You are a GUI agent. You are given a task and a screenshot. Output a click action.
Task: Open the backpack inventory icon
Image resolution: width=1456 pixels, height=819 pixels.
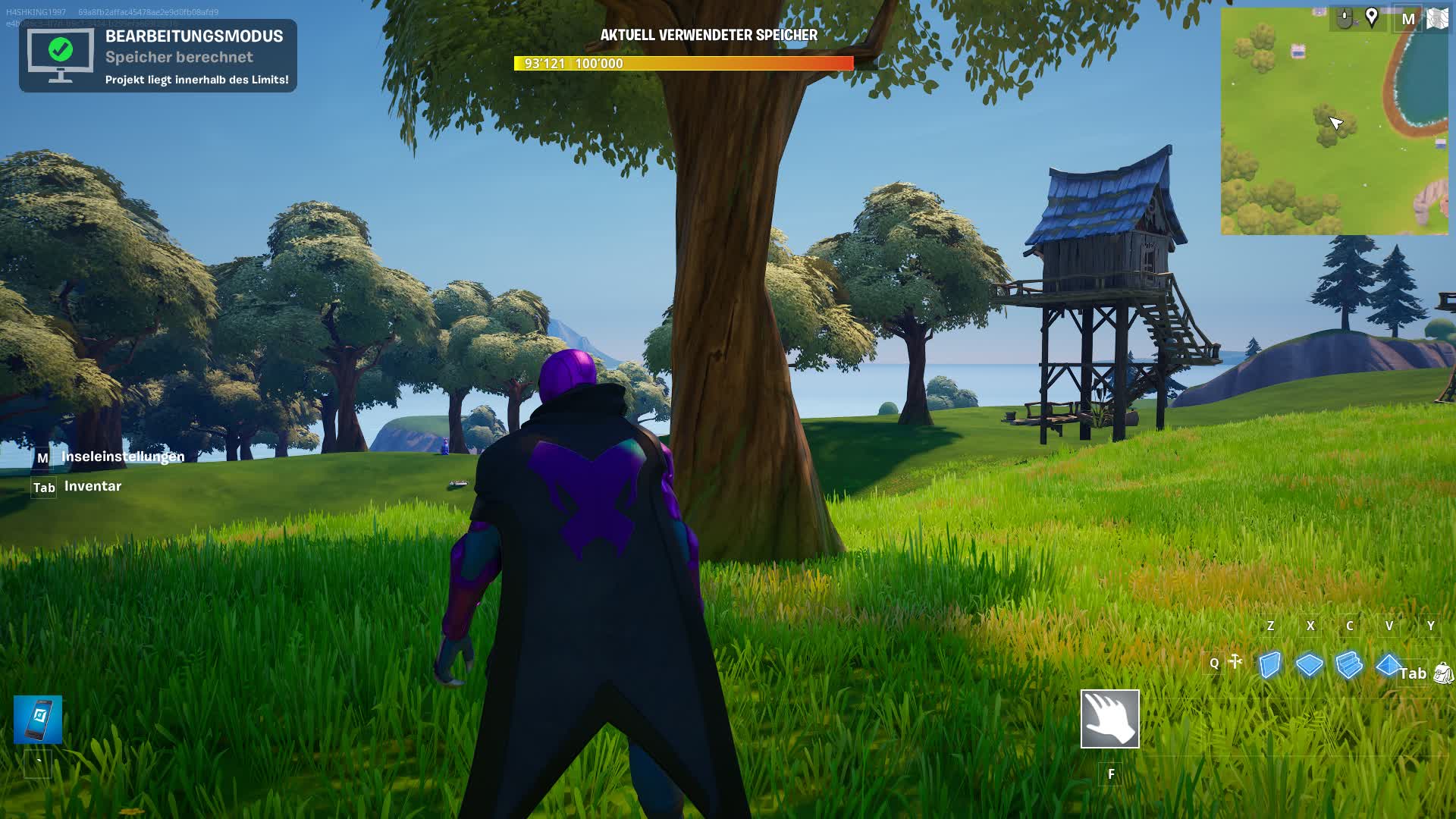1443,673
